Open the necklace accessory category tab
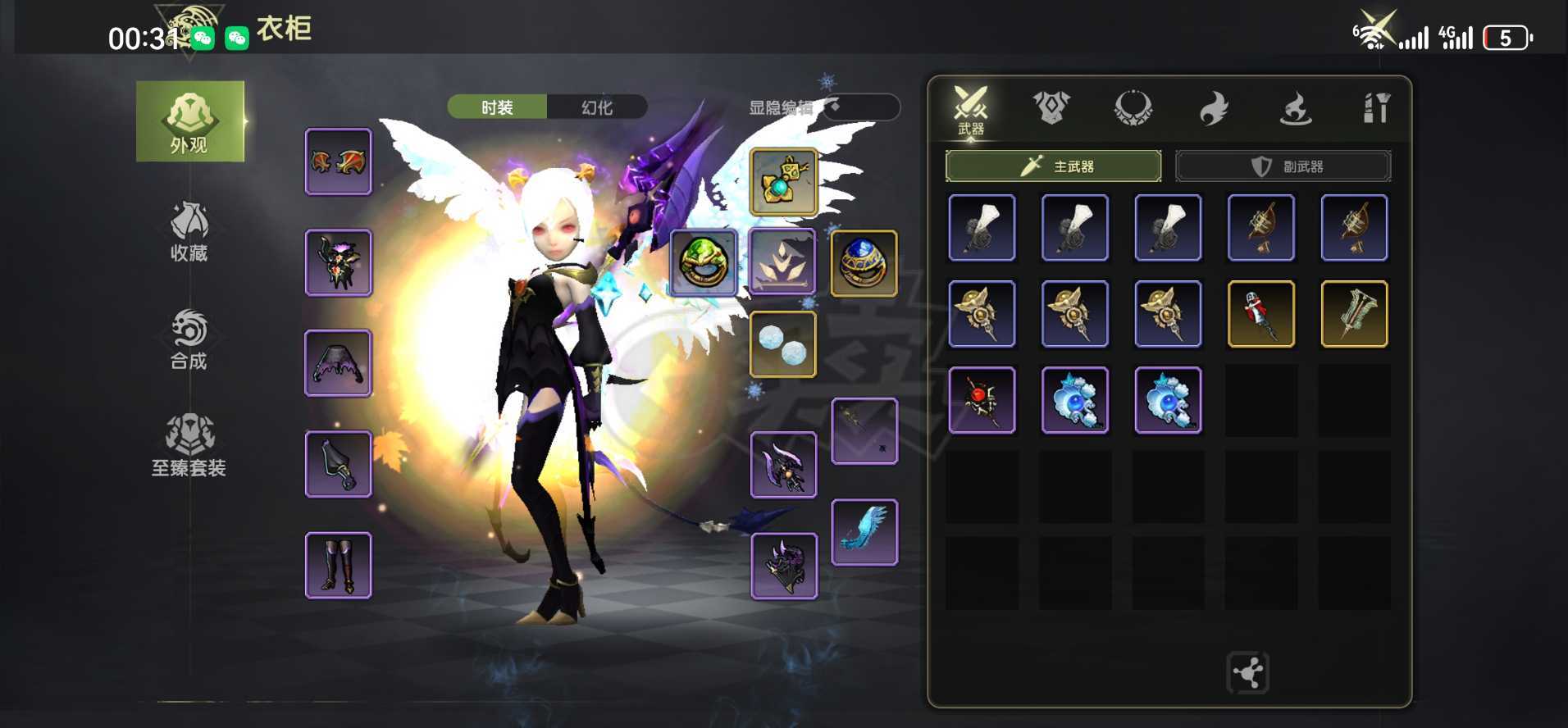Screen dimensions: 1568x728 tap(1133, 107)
